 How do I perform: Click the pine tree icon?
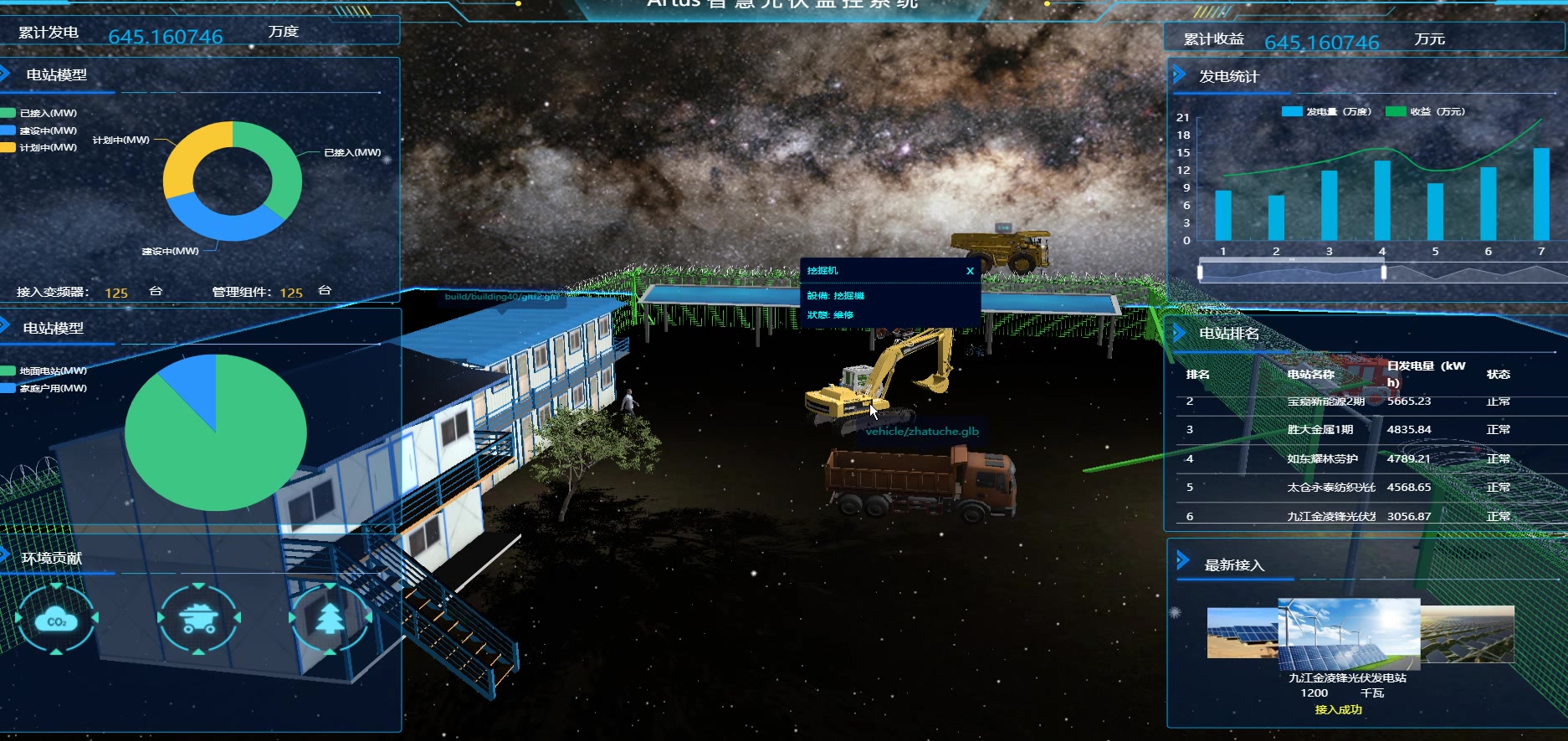330,620
